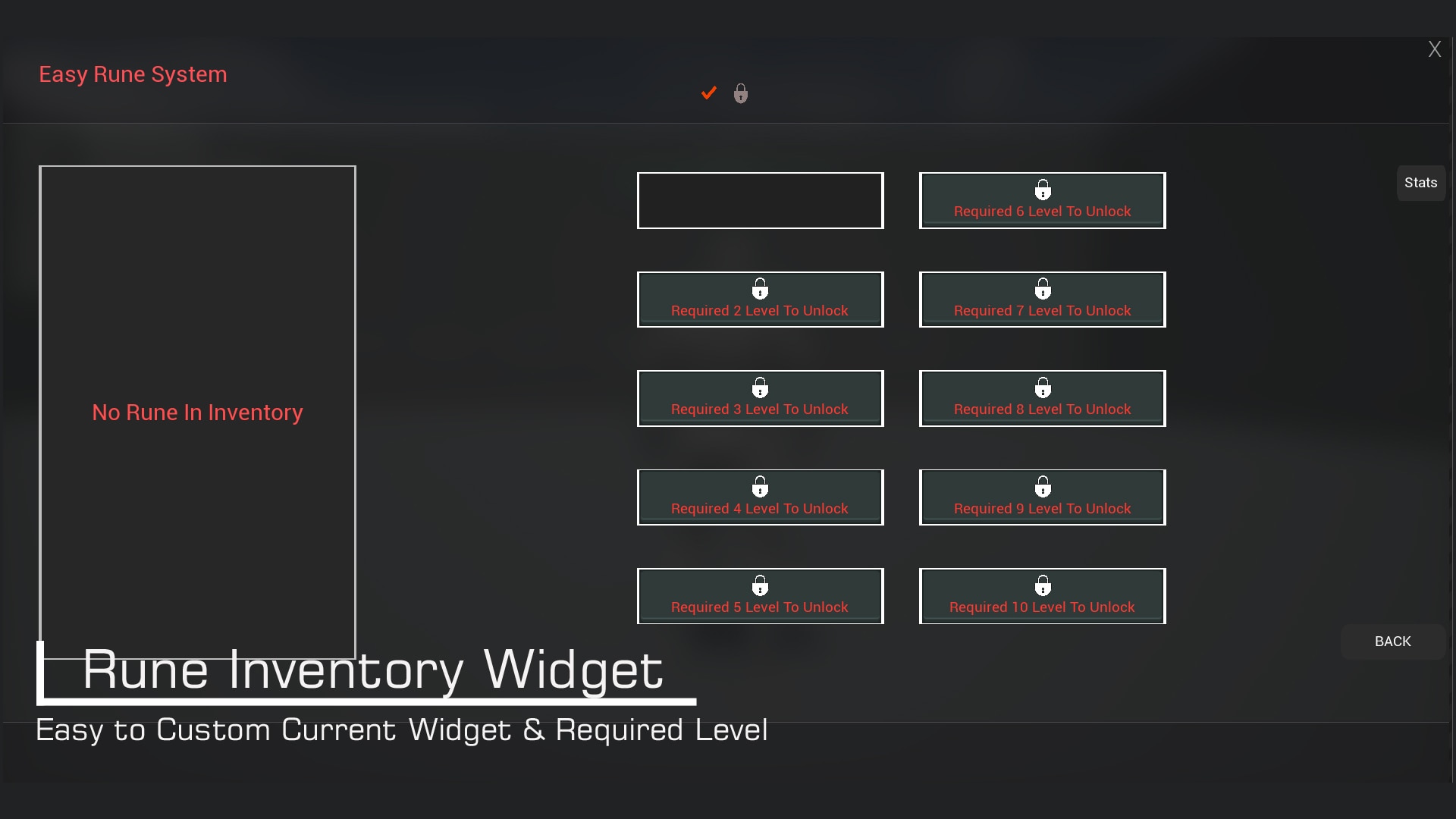Click the lock icon on Required 10 Level slot
Screen dimensions: 1456x819
tap(1043, 585)
